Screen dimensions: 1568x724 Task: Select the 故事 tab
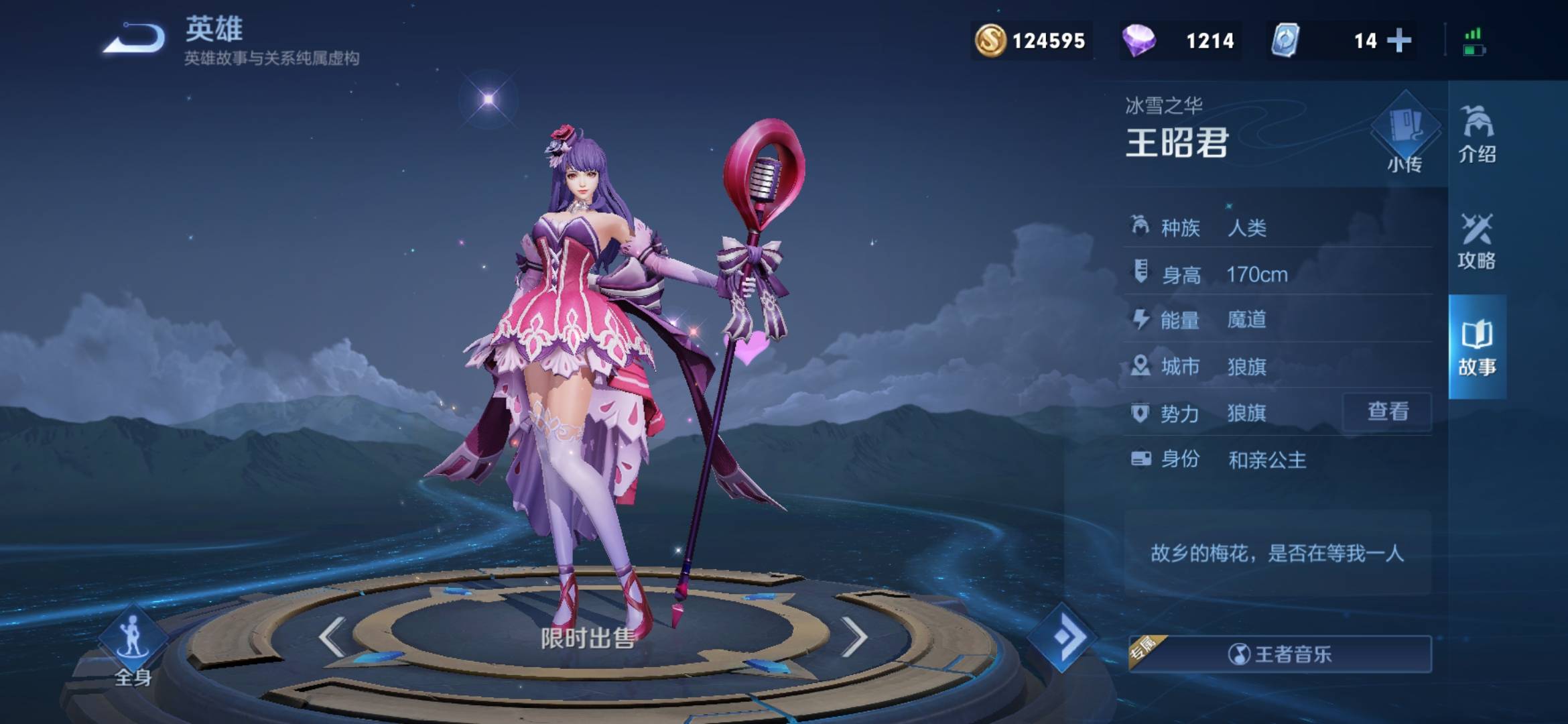[x=1477, y=347]
